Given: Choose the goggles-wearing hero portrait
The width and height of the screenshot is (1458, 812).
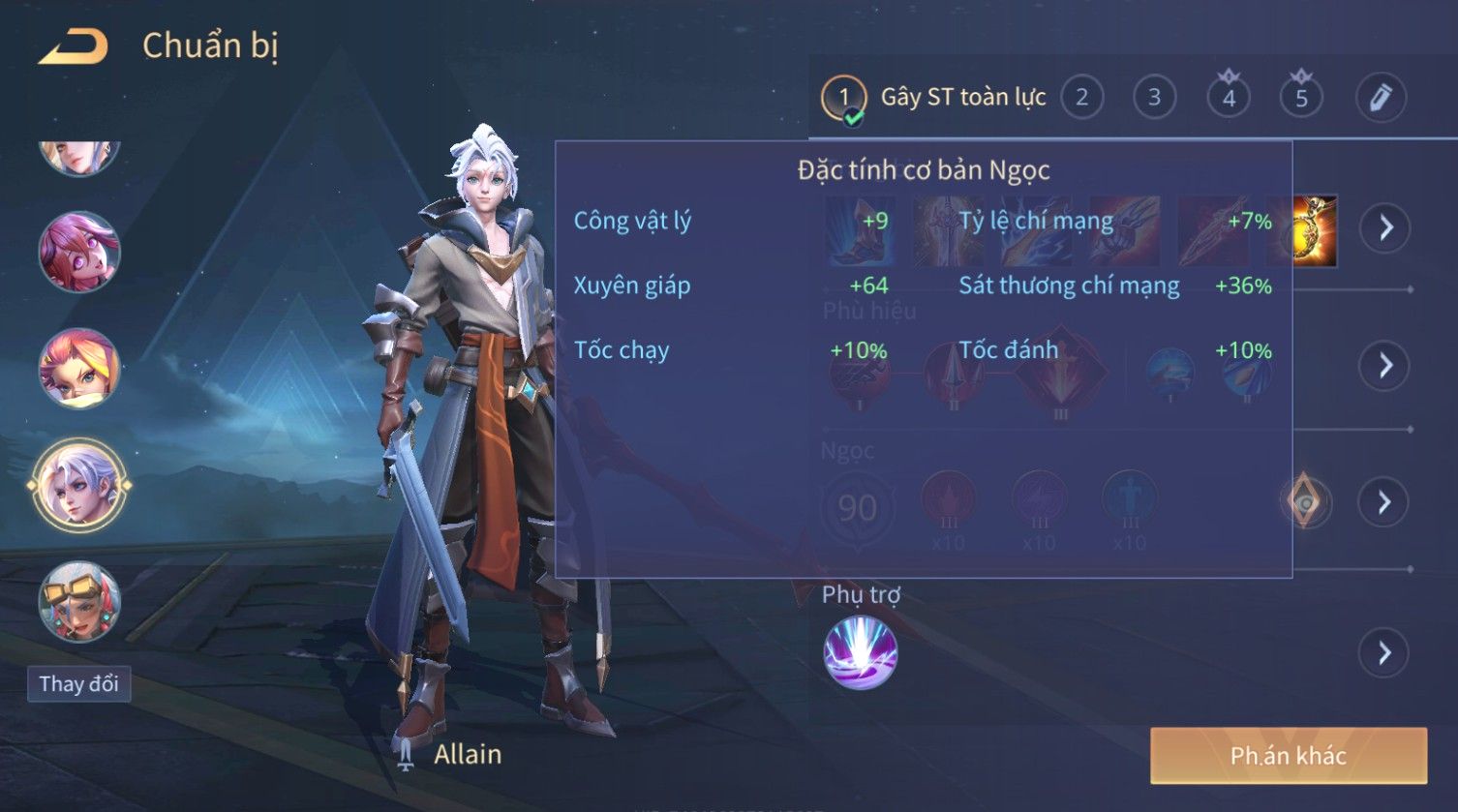Looking at the screenshot, I should click(79, 601).
